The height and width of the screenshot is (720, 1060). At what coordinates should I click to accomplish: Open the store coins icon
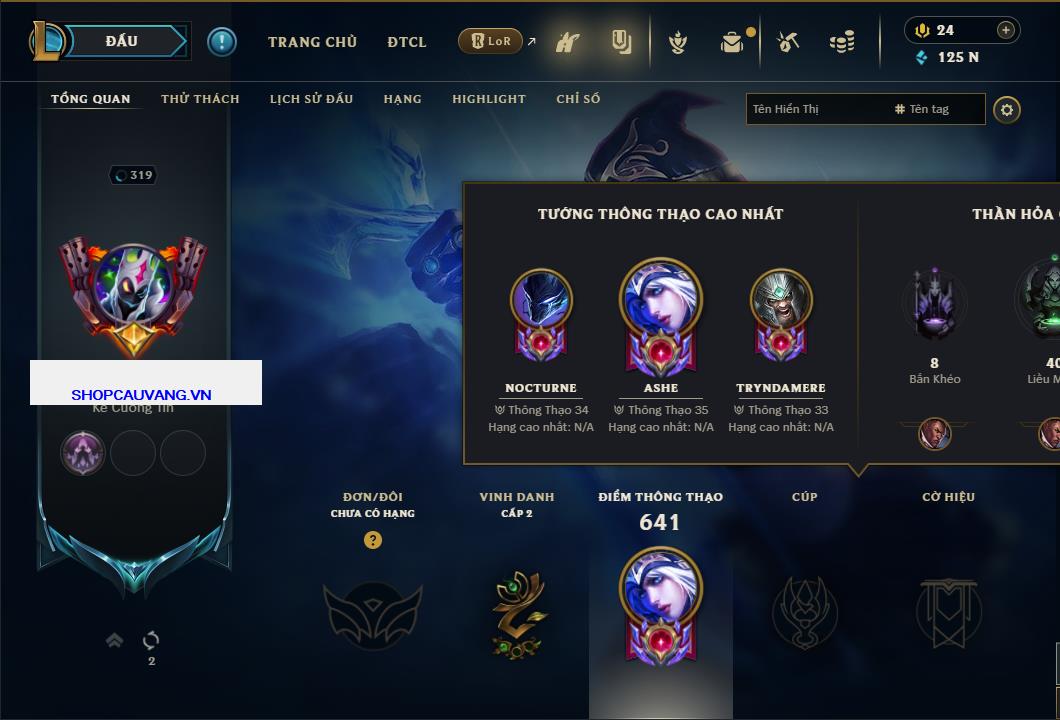842,42
